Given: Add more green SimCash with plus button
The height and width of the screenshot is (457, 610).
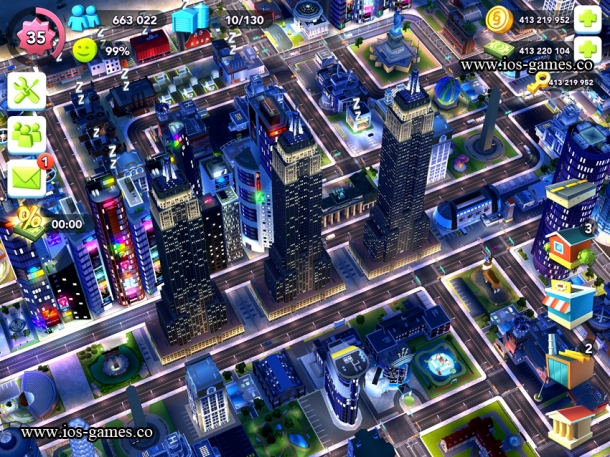Looking at the screenshot, I should point(590,50).
